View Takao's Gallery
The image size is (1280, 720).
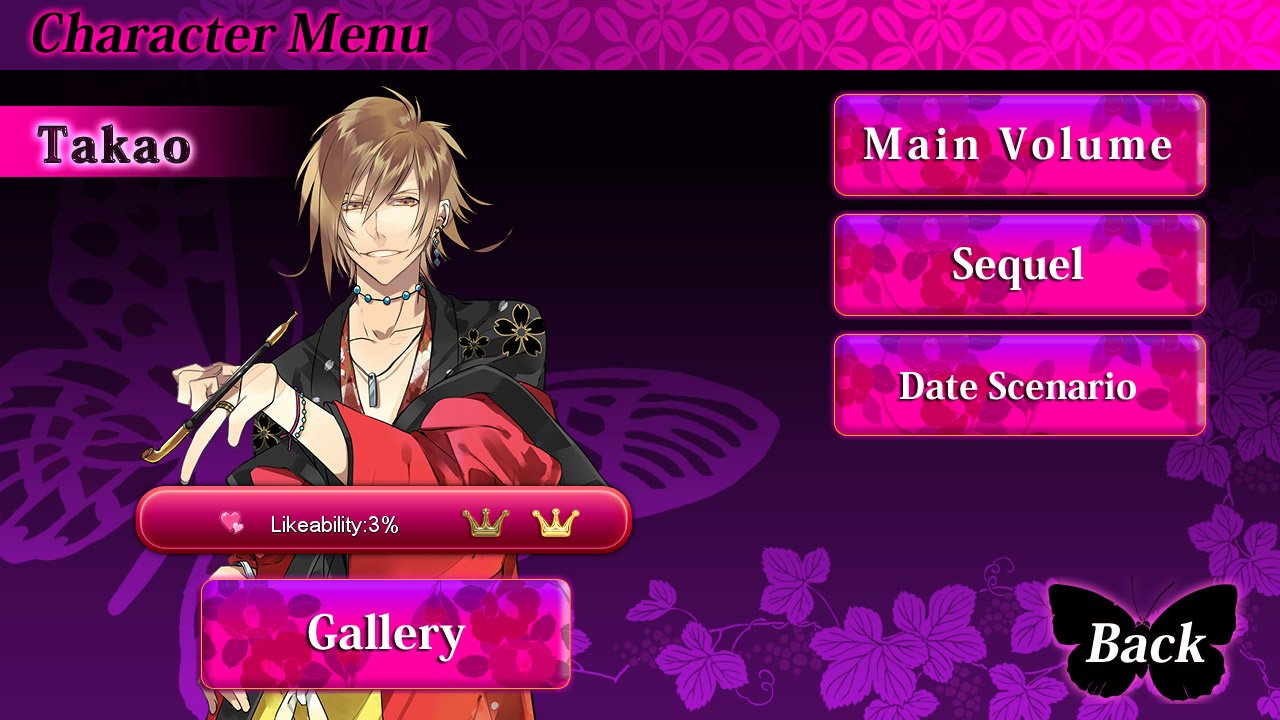point(385,634)
